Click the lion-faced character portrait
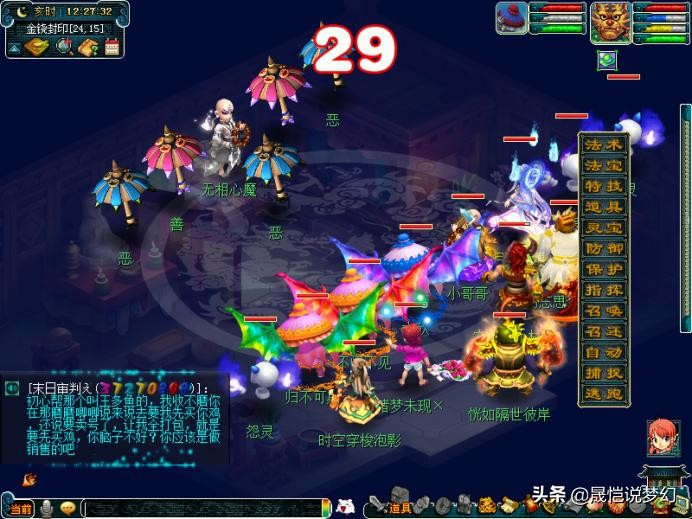Screen dimensions: 692x519 click(x=610, y=21)
